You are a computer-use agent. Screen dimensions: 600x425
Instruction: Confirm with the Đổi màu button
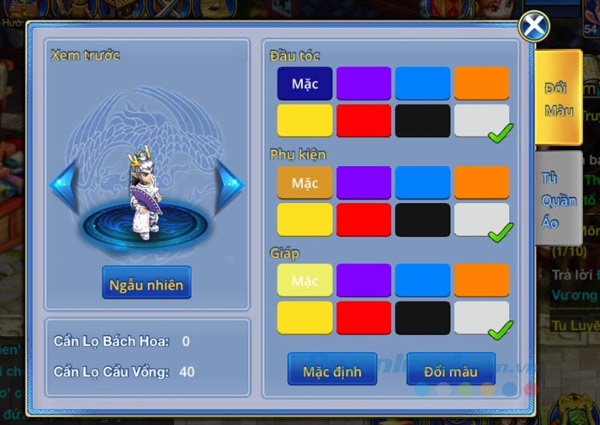(x=451, y=372)
